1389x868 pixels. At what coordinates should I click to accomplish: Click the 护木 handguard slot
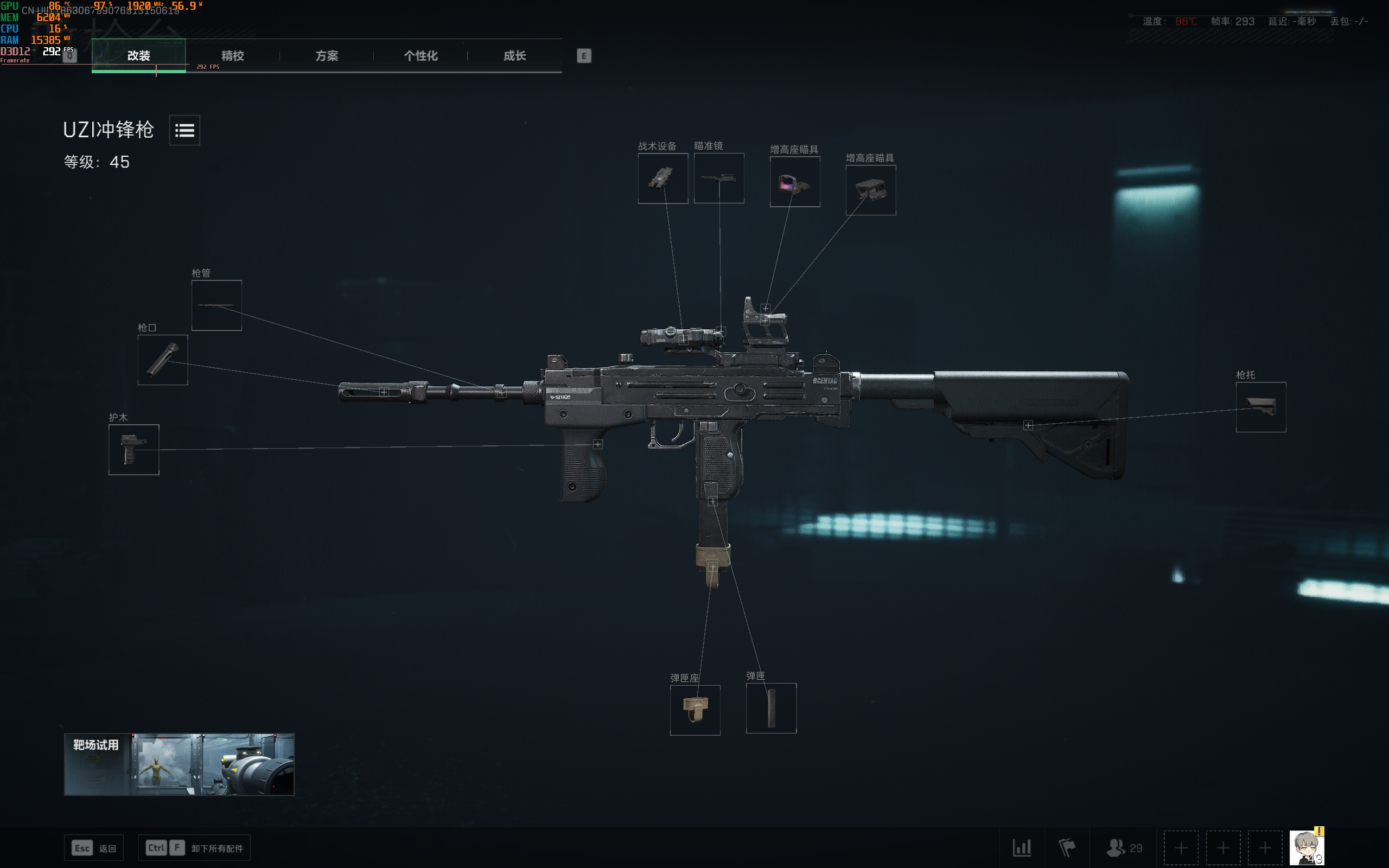pyautogui.click(x=133, y=450)
